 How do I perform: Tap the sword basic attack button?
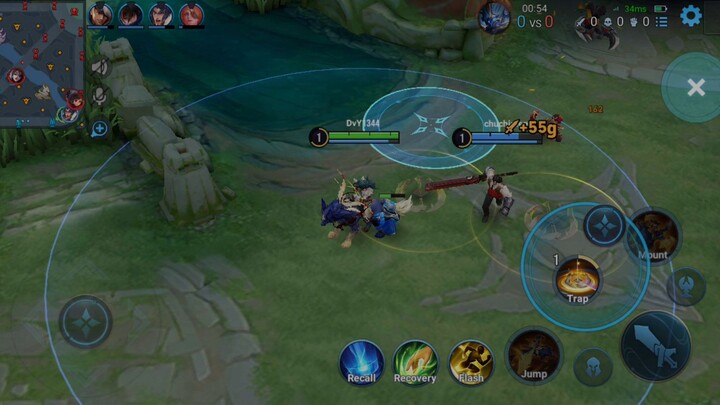point(656,346)
